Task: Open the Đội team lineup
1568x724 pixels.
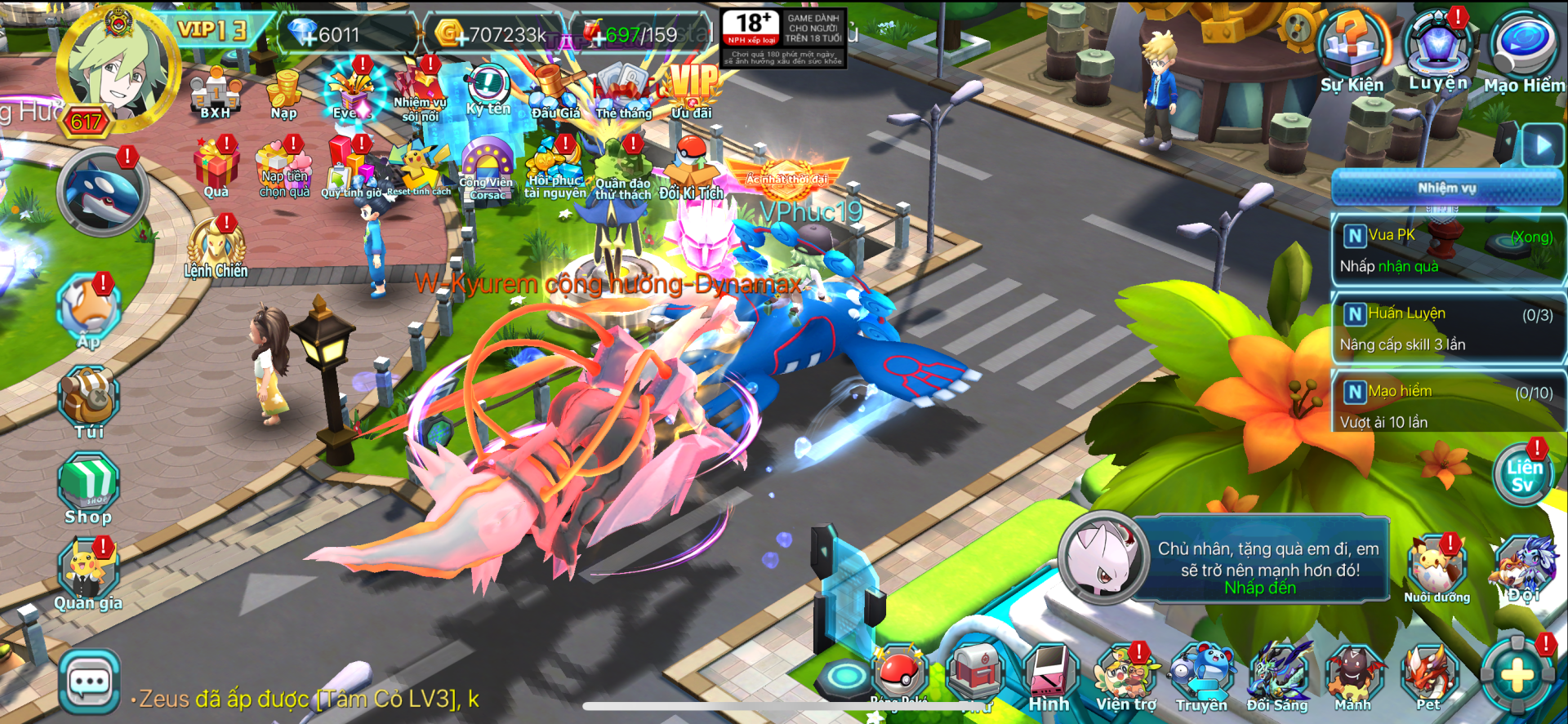Action: pyautogui.click(x=1524, y=570)
